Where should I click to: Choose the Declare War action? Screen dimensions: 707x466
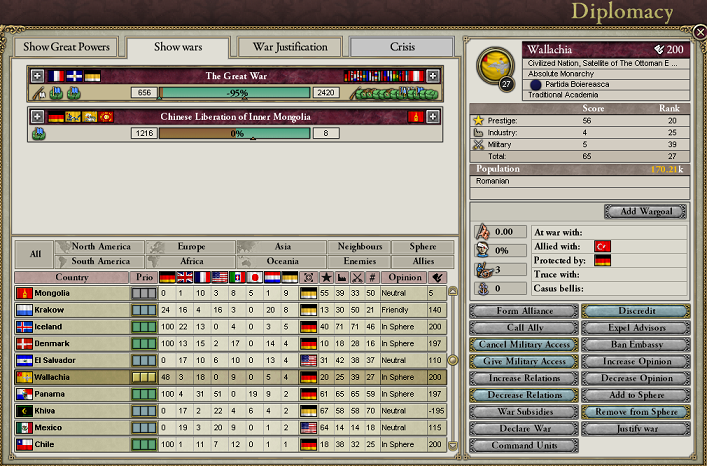pos(524,430)
